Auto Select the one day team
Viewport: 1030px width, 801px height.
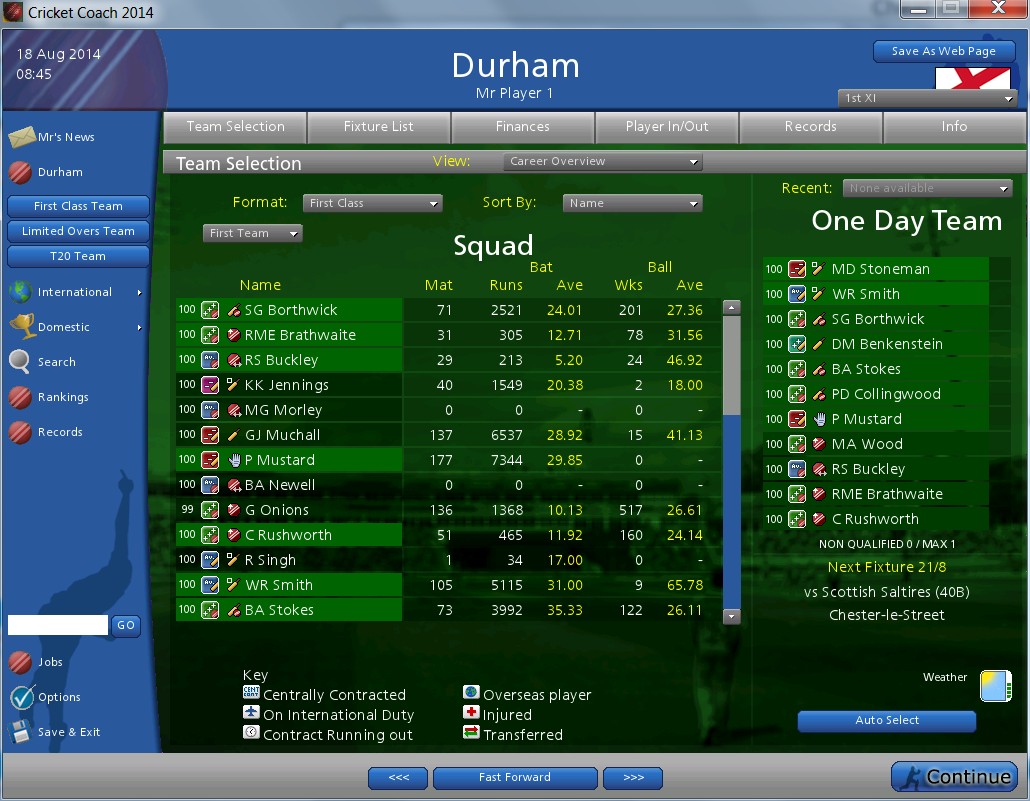tap(886, 721)
